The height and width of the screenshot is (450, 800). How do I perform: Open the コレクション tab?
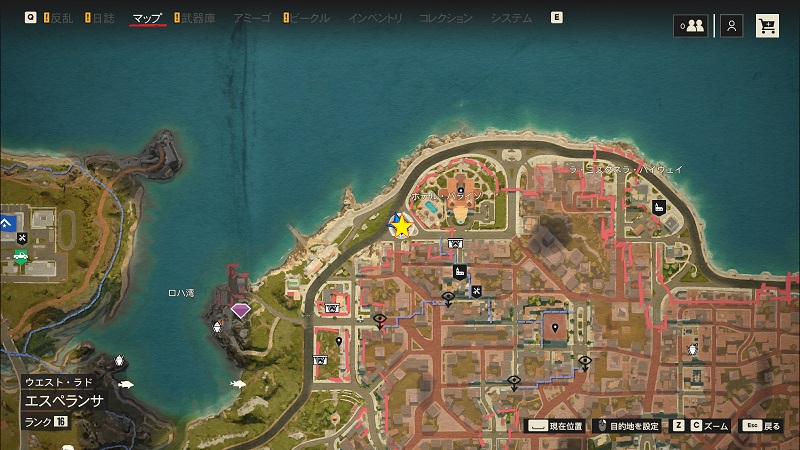click(x=446, y=18)
